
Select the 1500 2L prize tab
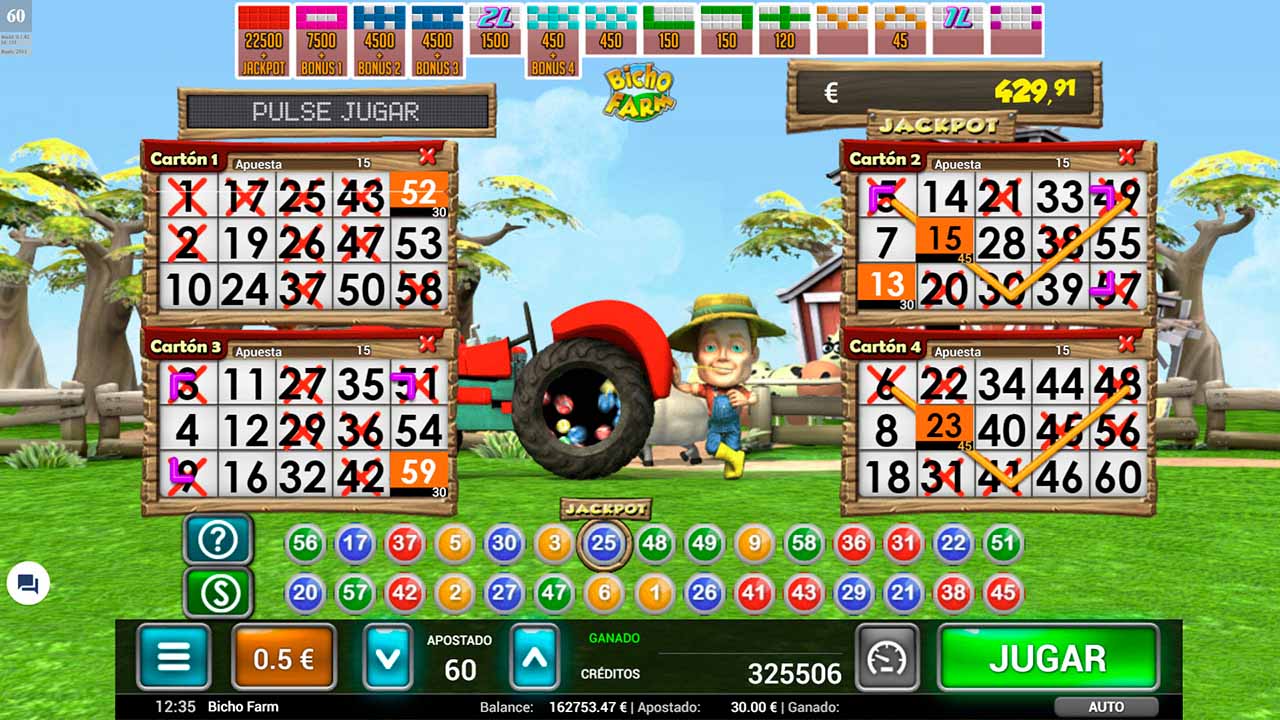(x=495, y=30)
